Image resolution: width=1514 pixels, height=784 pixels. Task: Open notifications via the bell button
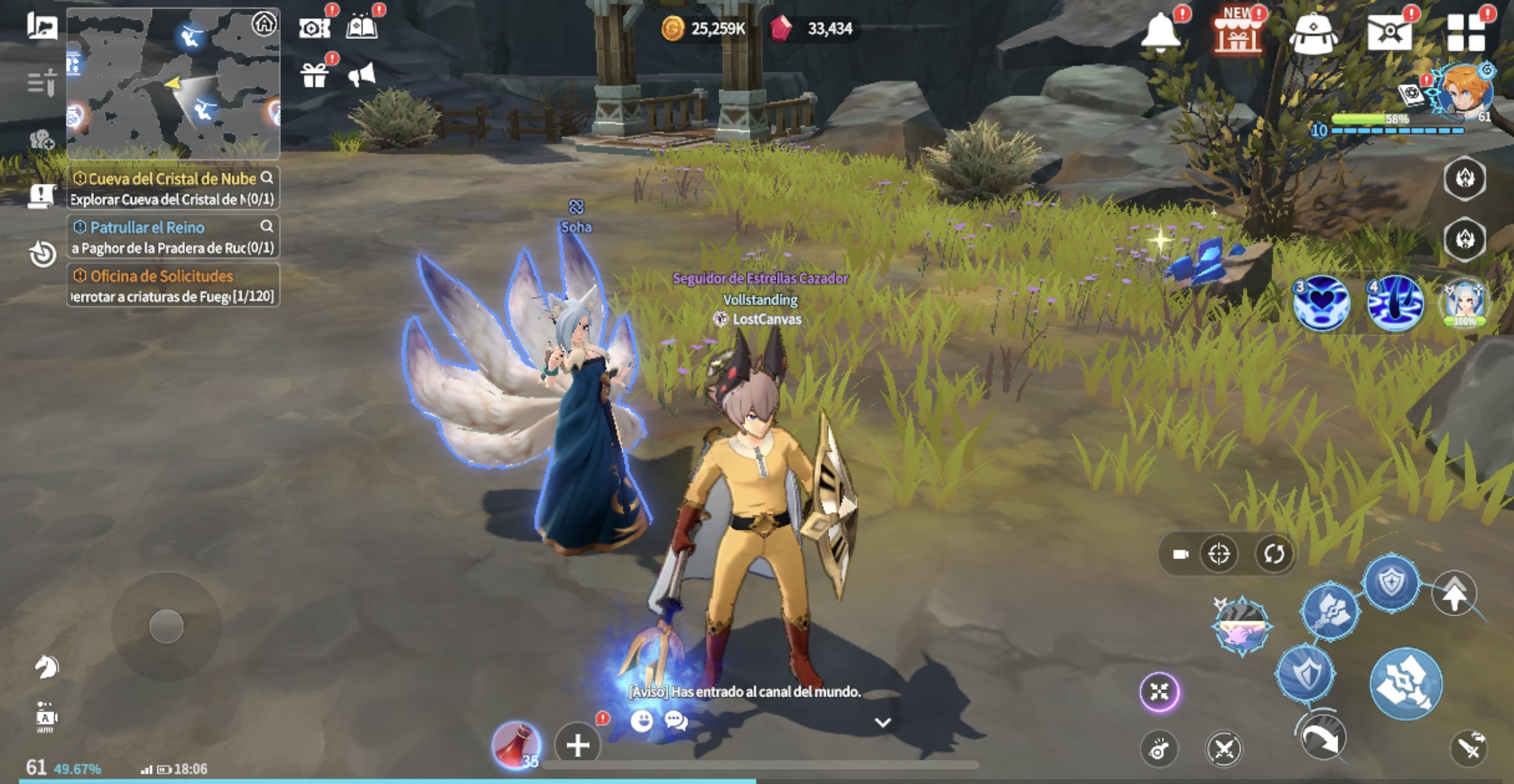point(1163,32)
